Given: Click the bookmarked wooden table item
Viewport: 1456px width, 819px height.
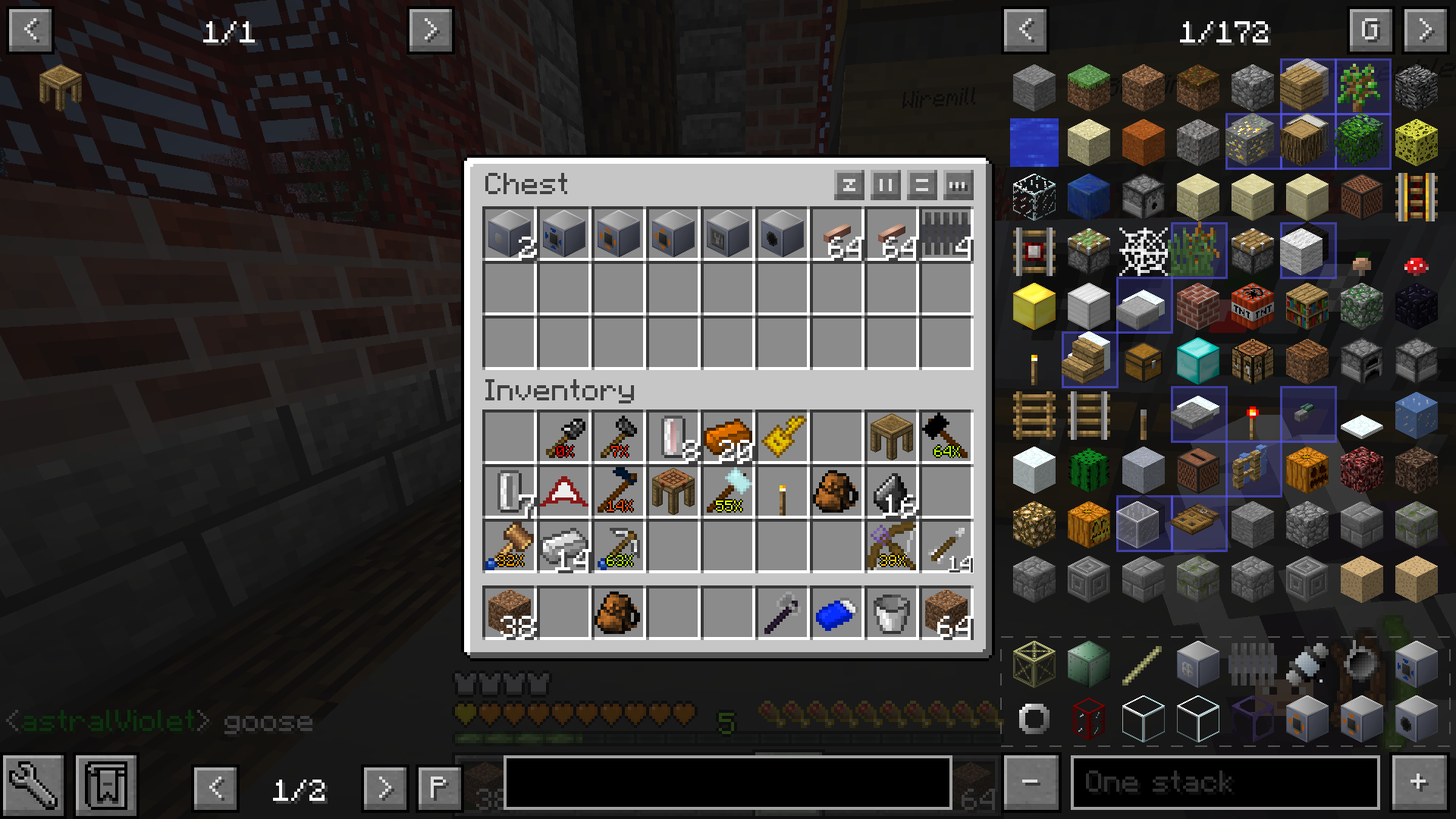Looking at the screenshot, I should tap(60, 86).
